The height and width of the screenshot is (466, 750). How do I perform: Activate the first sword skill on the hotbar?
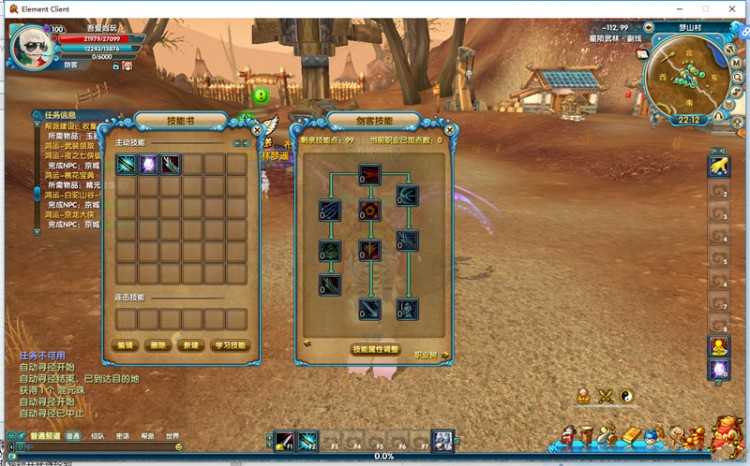pyautogui.click(x=285, y=440)
